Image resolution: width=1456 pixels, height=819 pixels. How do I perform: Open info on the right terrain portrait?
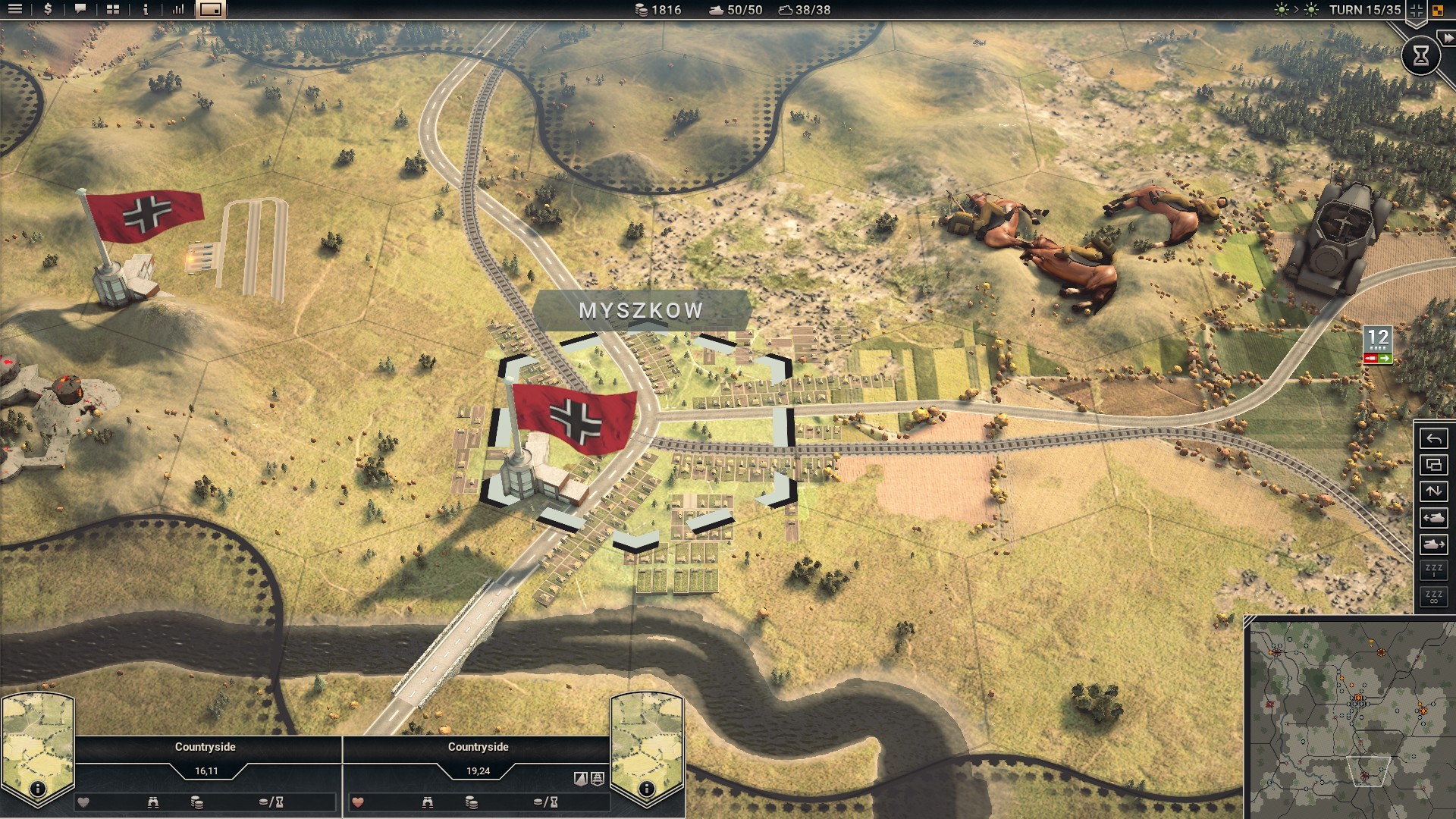point(646,789)
